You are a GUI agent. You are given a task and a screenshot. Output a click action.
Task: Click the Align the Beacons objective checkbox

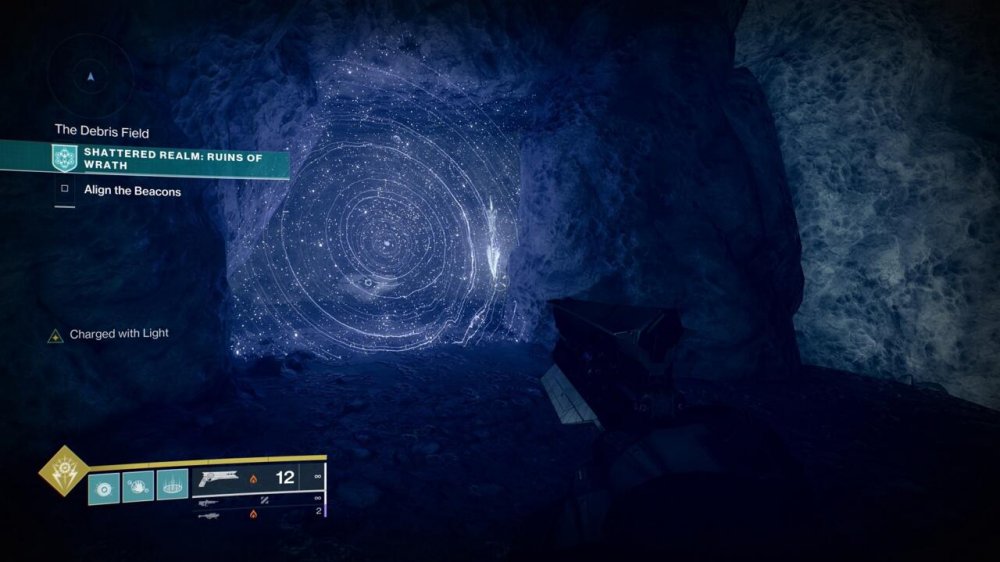point(64,190)
